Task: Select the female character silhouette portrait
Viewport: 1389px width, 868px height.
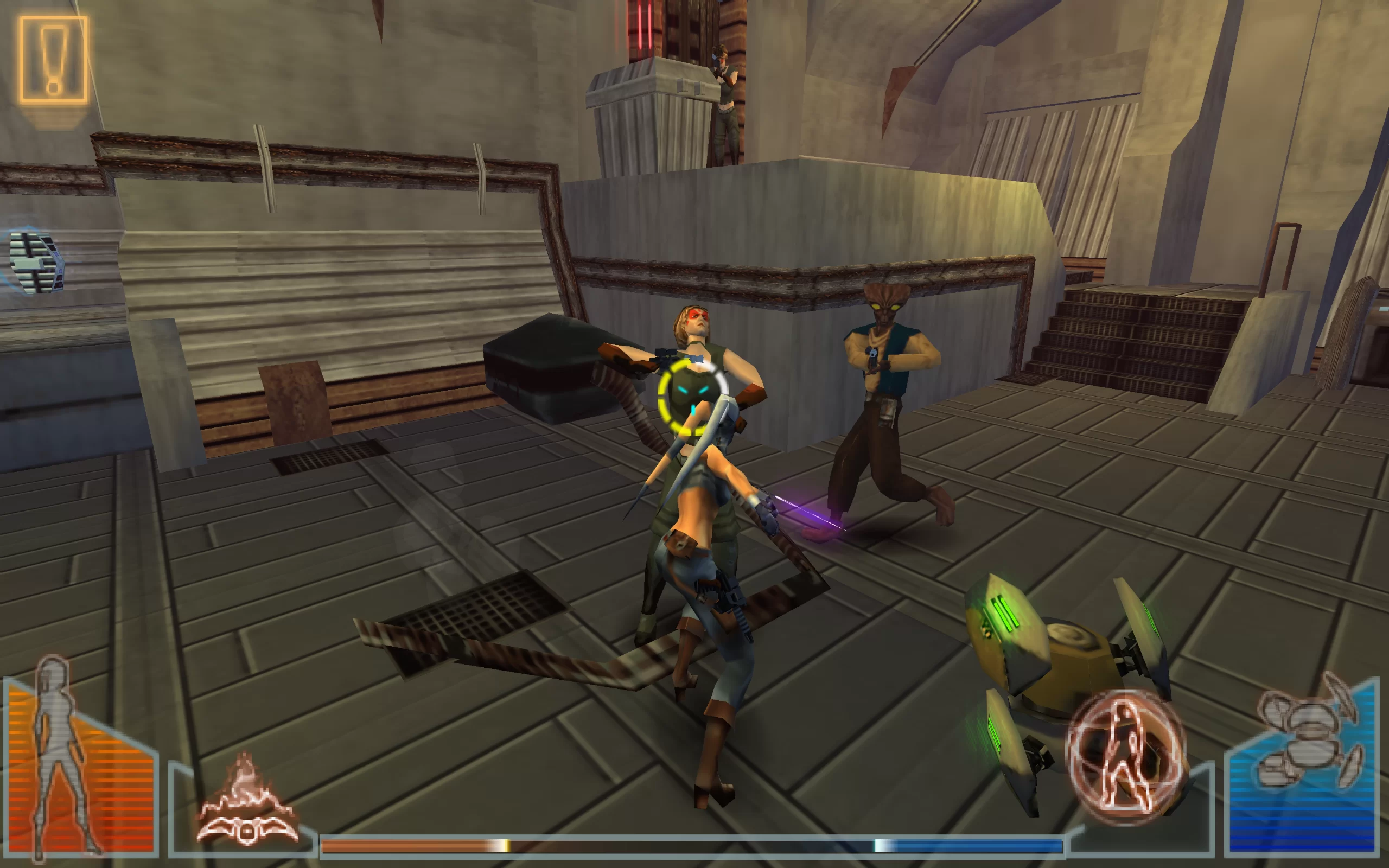Action: point(63,758)
